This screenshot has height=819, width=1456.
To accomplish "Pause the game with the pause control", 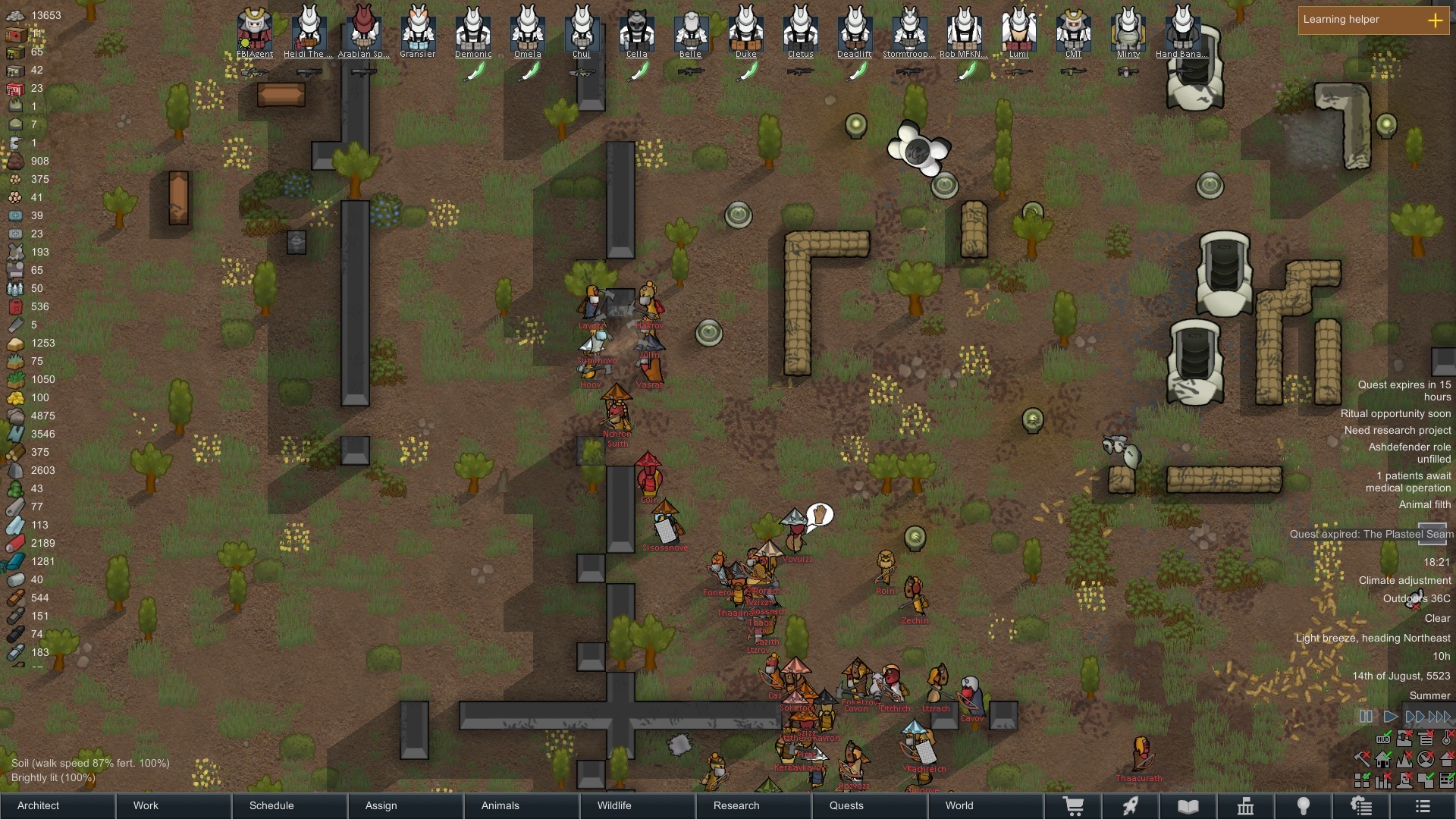I will point(1367,716).
